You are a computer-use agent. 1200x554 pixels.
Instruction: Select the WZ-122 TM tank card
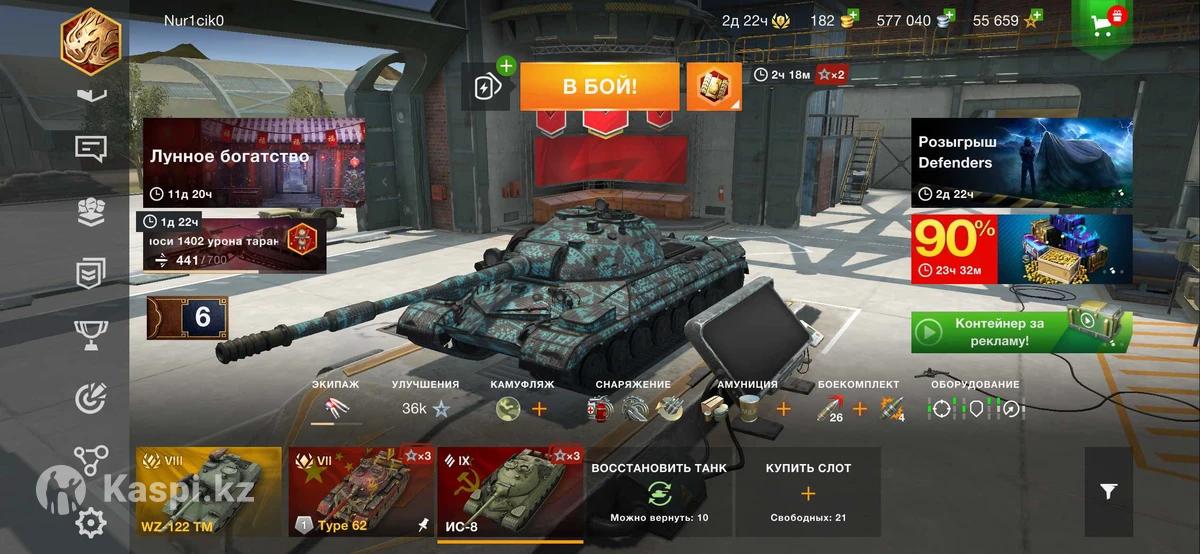point(209,492)
